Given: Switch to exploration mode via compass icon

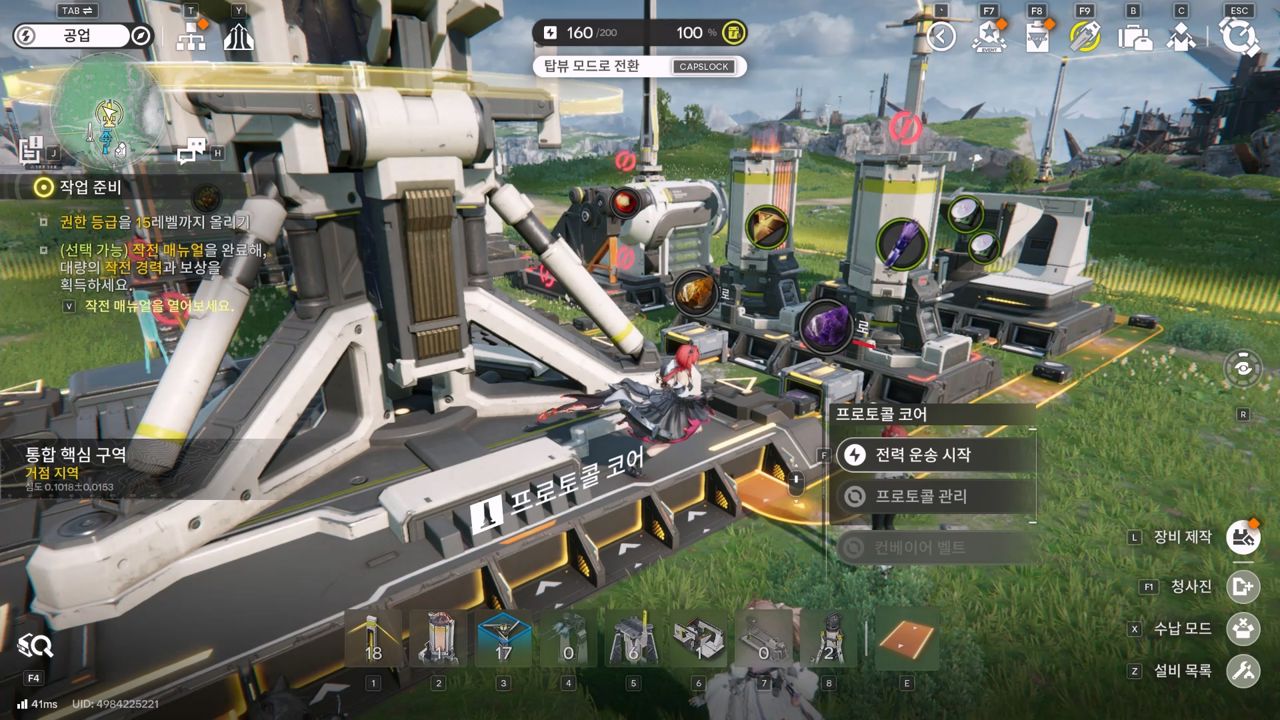Looking at the screenshot, I should click(x=141, y=36).
